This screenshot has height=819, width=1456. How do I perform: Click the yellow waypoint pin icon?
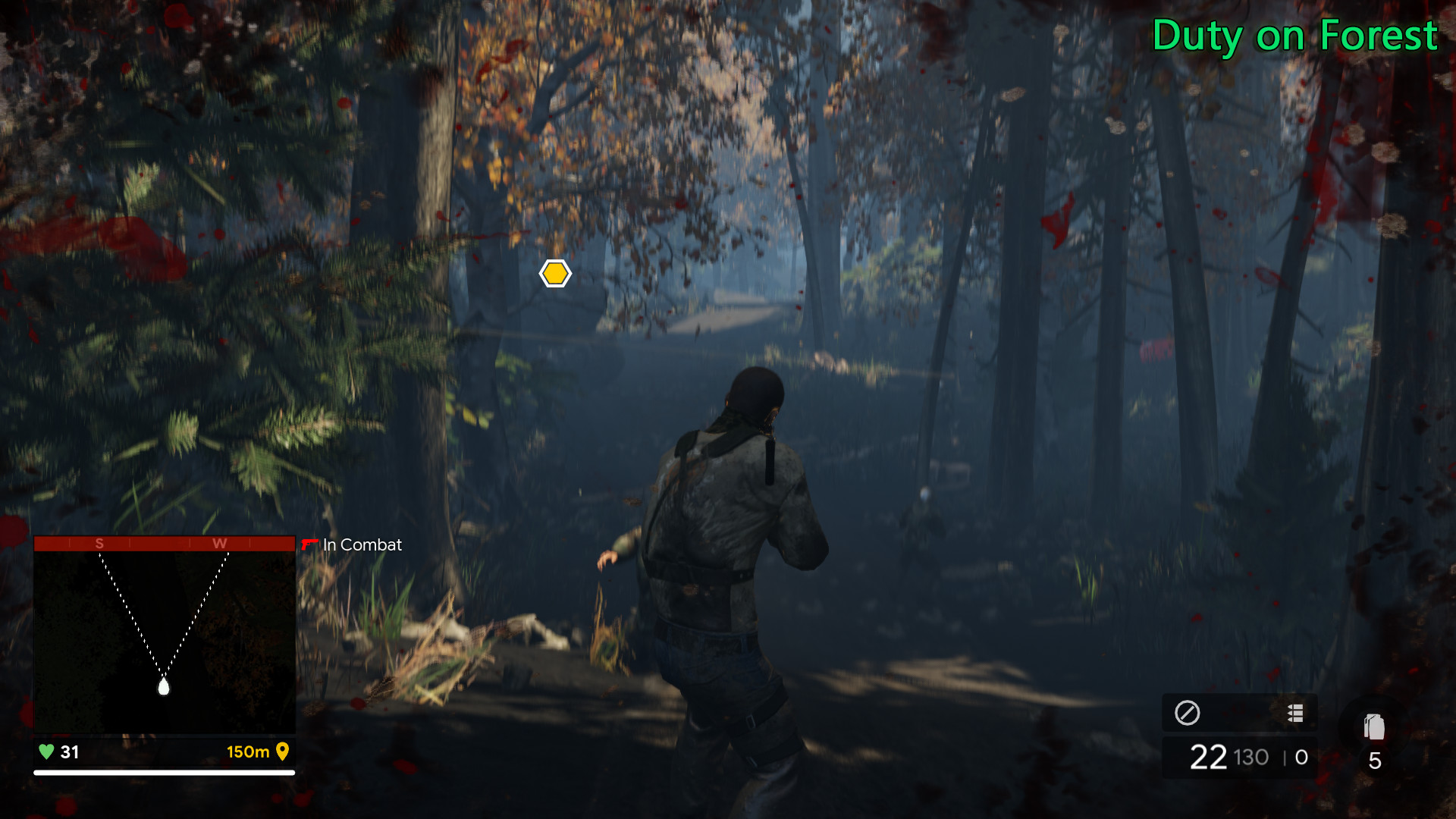(x=283, y=752)
